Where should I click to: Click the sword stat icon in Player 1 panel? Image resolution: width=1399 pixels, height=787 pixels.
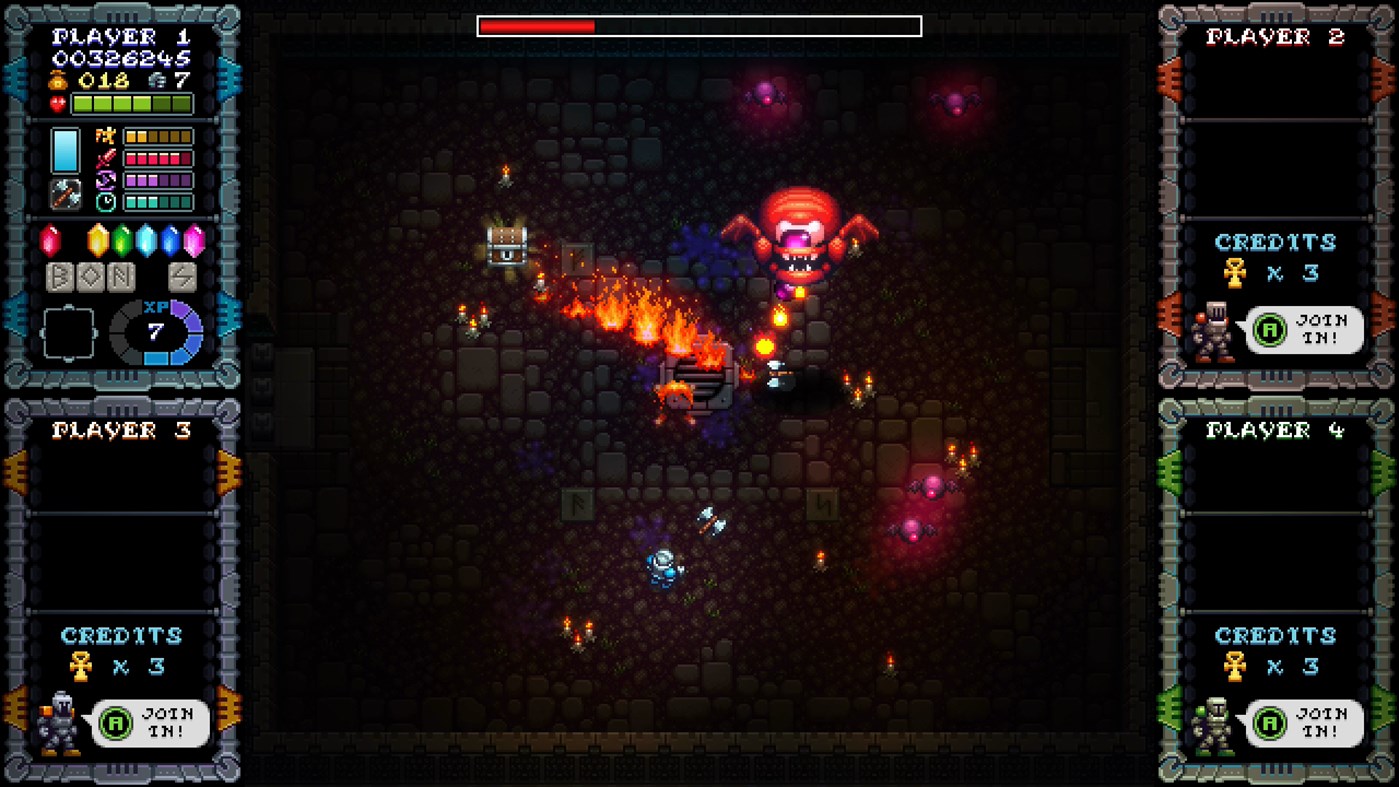click(x=105, y=157)
